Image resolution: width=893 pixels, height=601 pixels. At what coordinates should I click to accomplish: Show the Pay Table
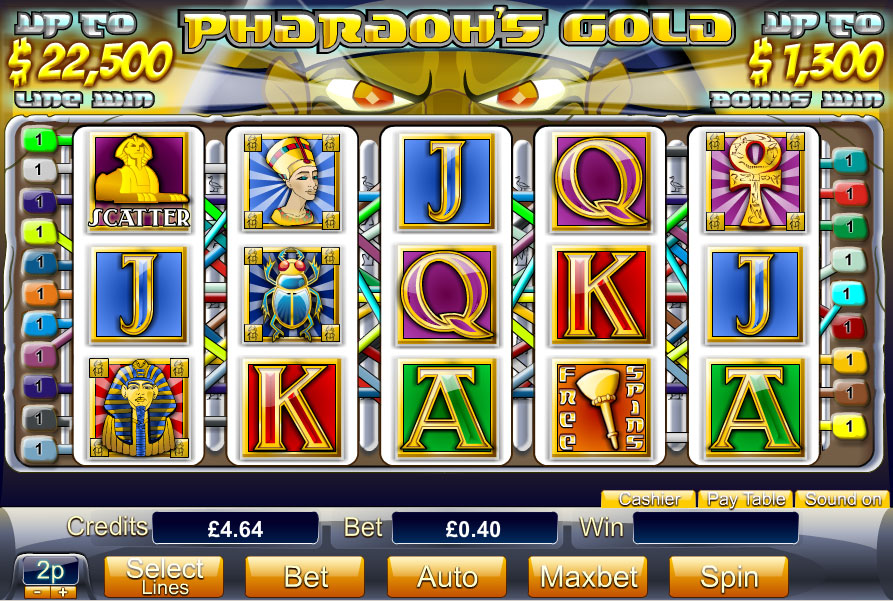click(x=745, y=499)
